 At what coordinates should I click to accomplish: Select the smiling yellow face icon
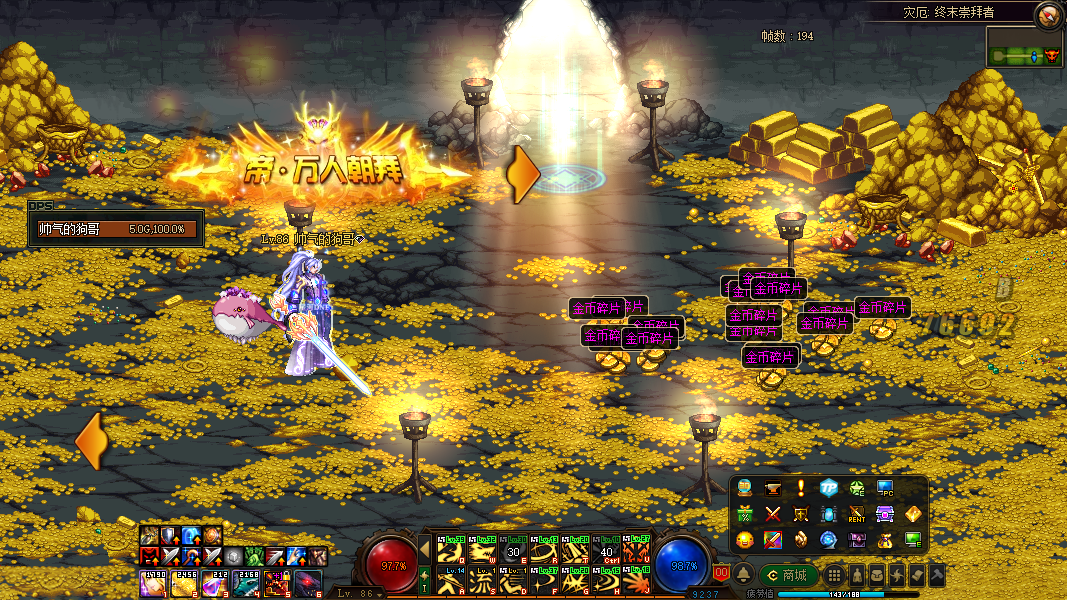pyautogui.click(x=745, y=540)
